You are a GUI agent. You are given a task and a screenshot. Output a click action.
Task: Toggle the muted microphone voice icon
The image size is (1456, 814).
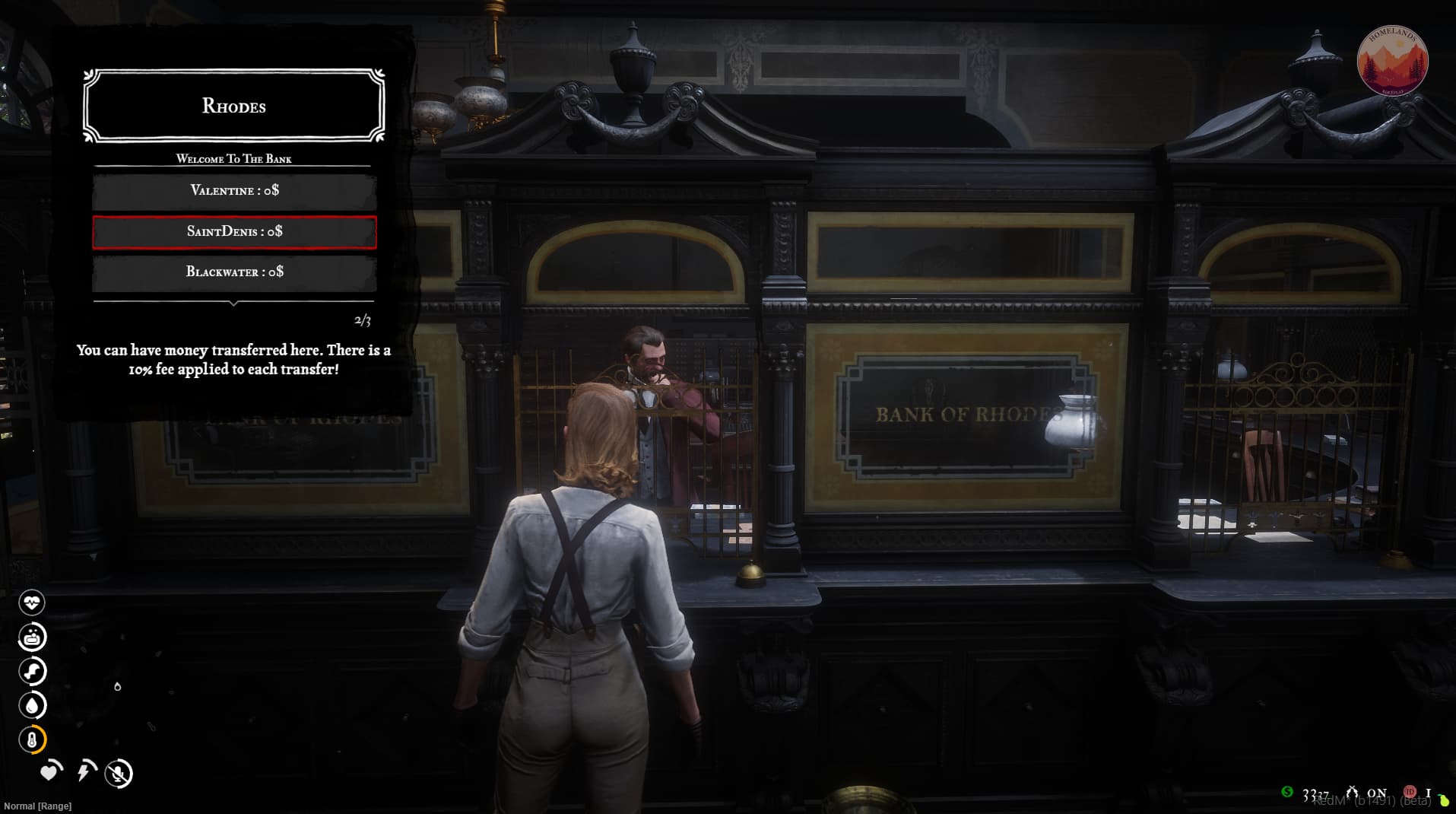tap(119, 774)
